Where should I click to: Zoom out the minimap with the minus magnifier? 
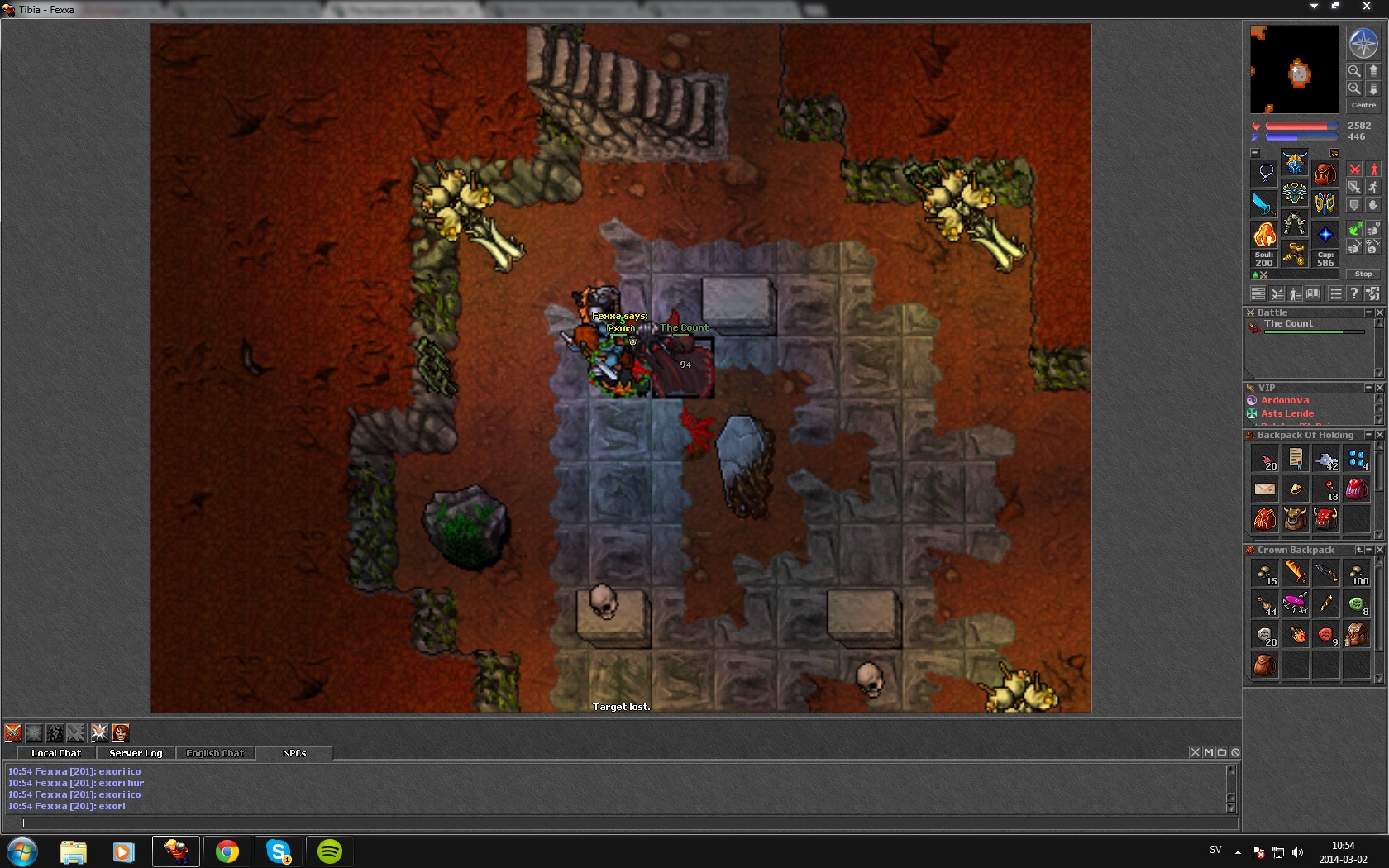pos(1354,71)
